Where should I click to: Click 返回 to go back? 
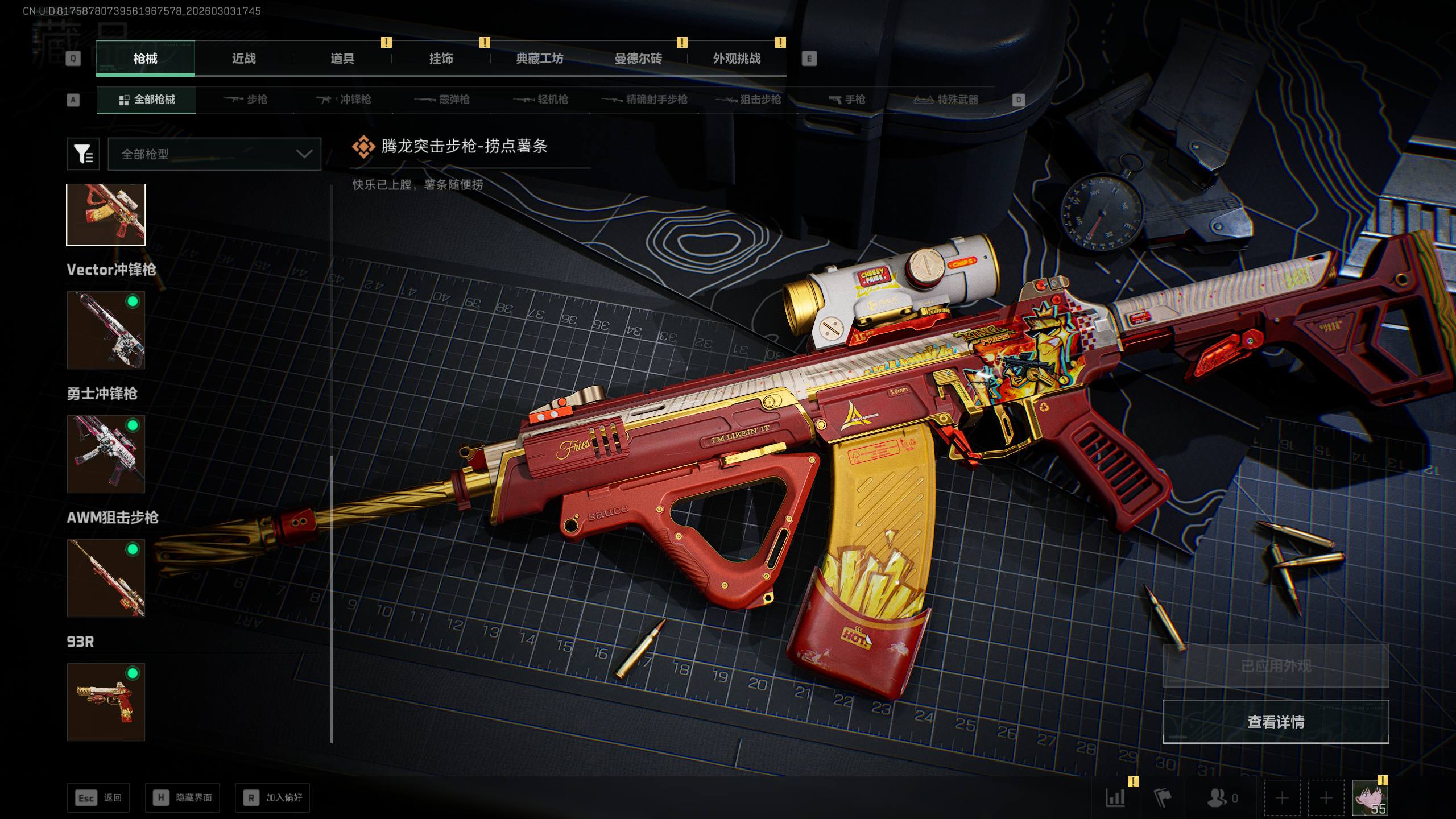tap(98, 798)
